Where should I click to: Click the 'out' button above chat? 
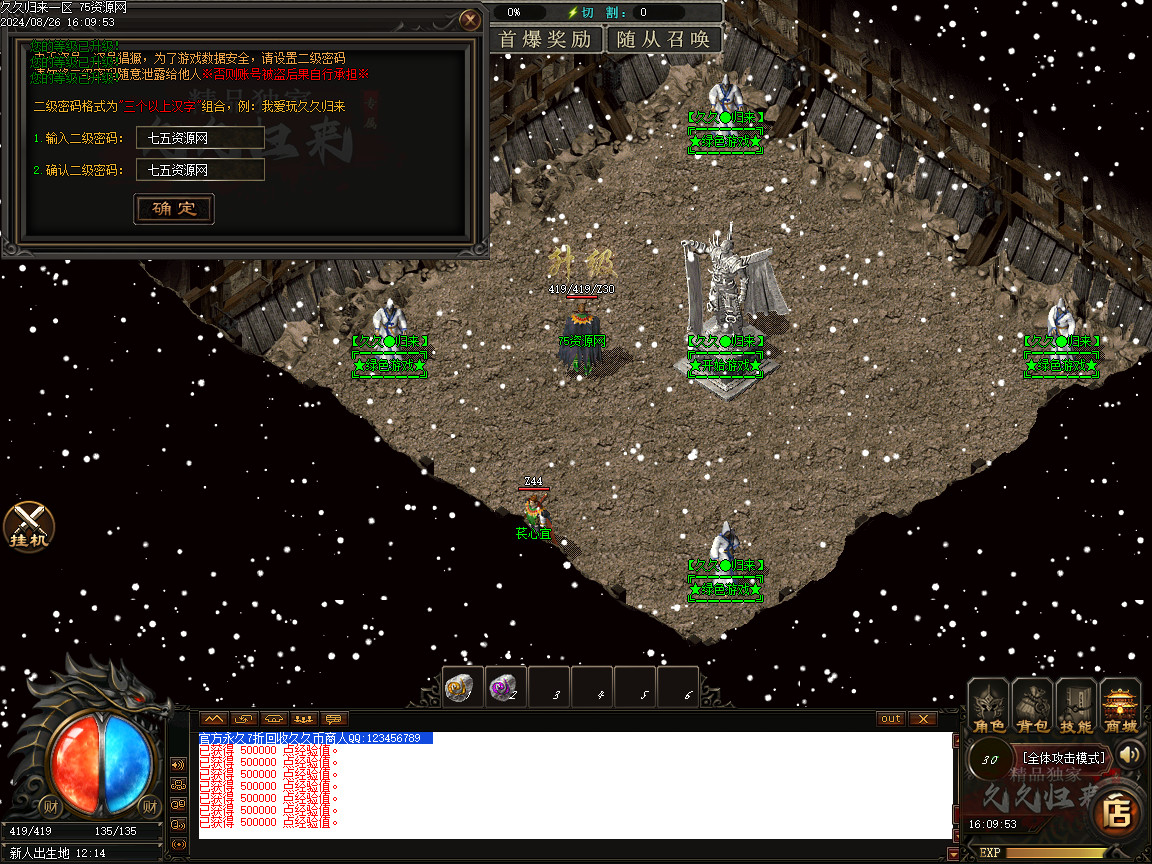pyautogui.click(x=890, y=719)
